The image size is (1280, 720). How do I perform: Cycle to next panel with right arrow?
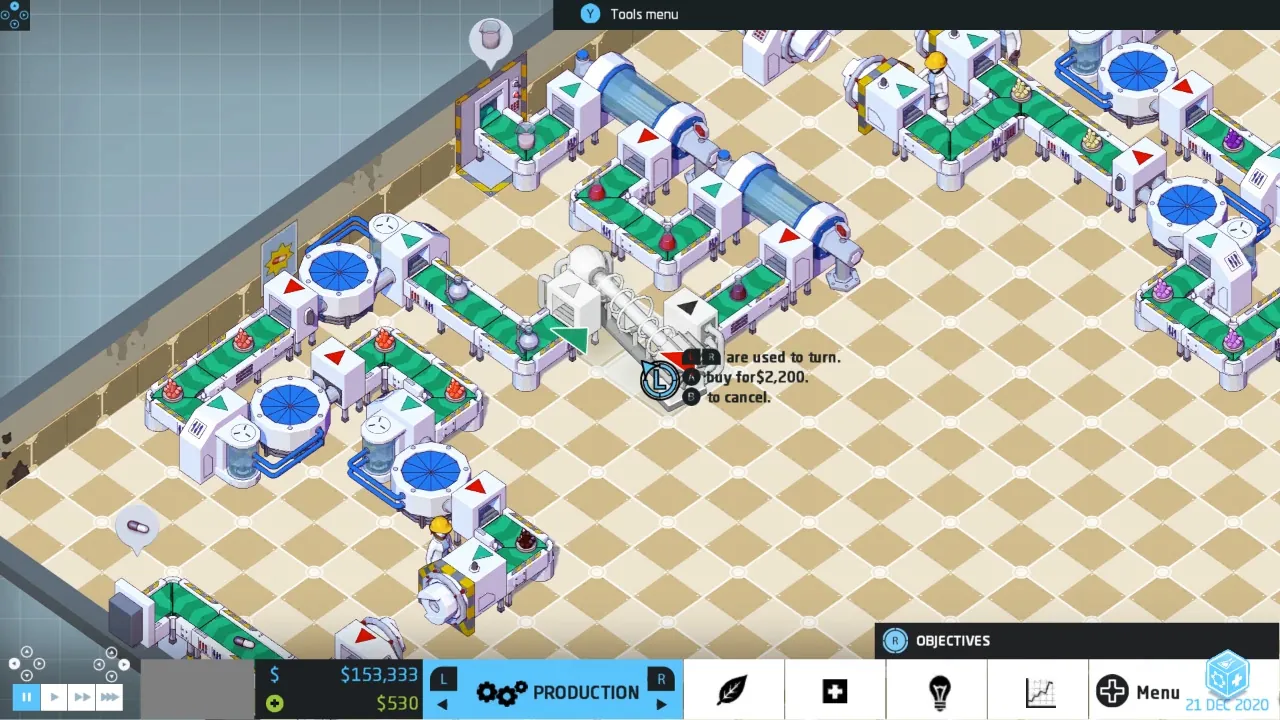661,705
